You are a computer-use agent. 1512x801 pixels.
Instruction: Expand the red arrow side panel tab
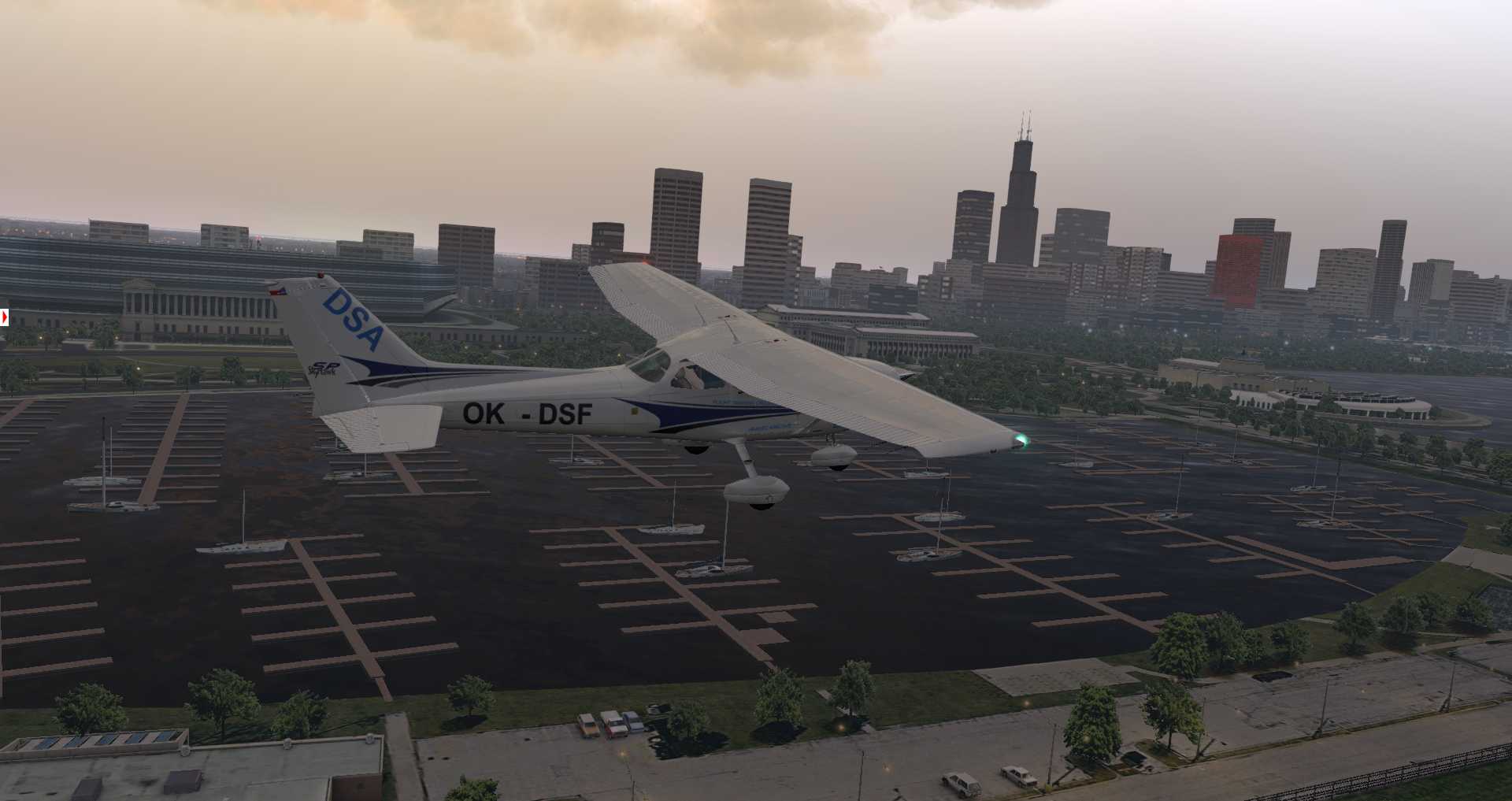tap(4, 317)
